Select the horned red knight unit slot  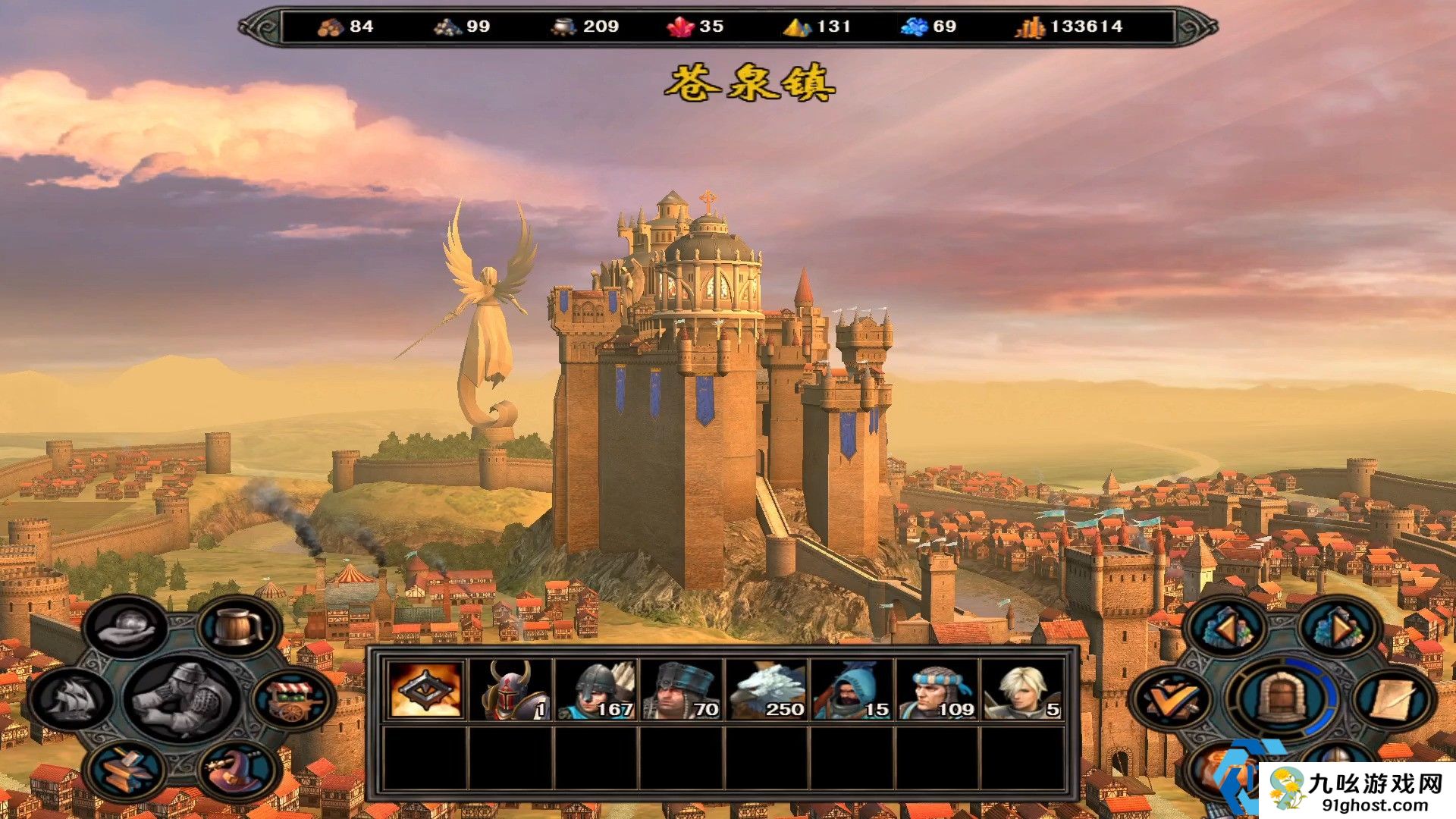pyautogui.click(x=510, y=689)
